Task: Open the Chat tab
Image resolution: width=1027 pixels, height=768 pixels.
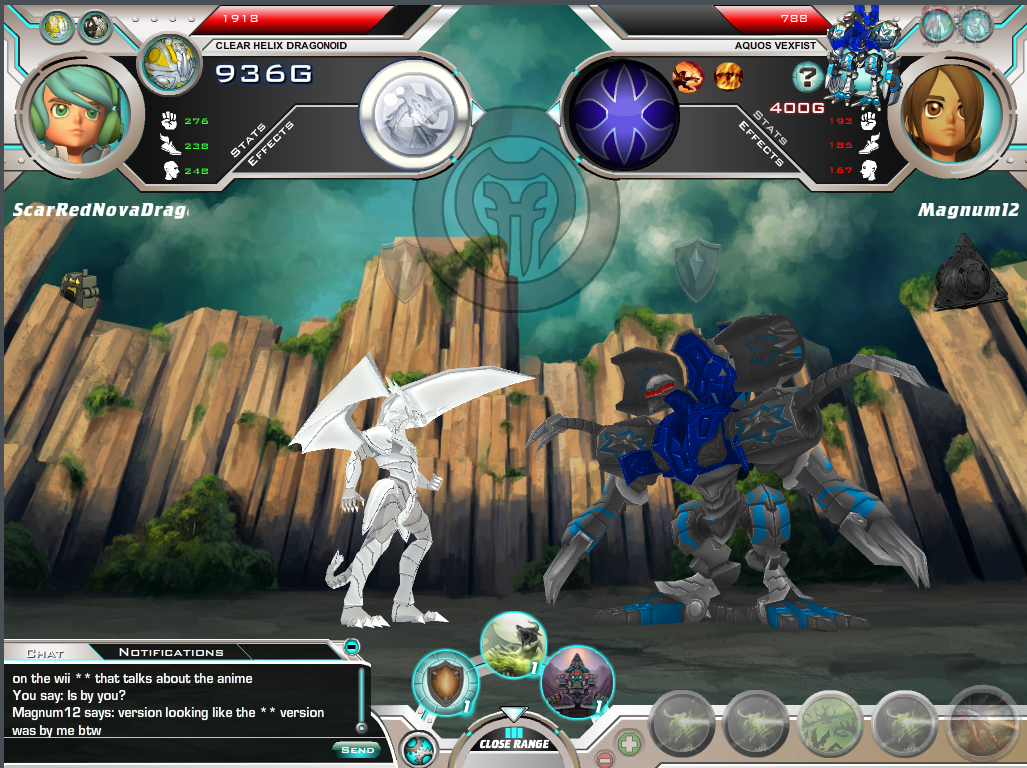Action: 45,652
